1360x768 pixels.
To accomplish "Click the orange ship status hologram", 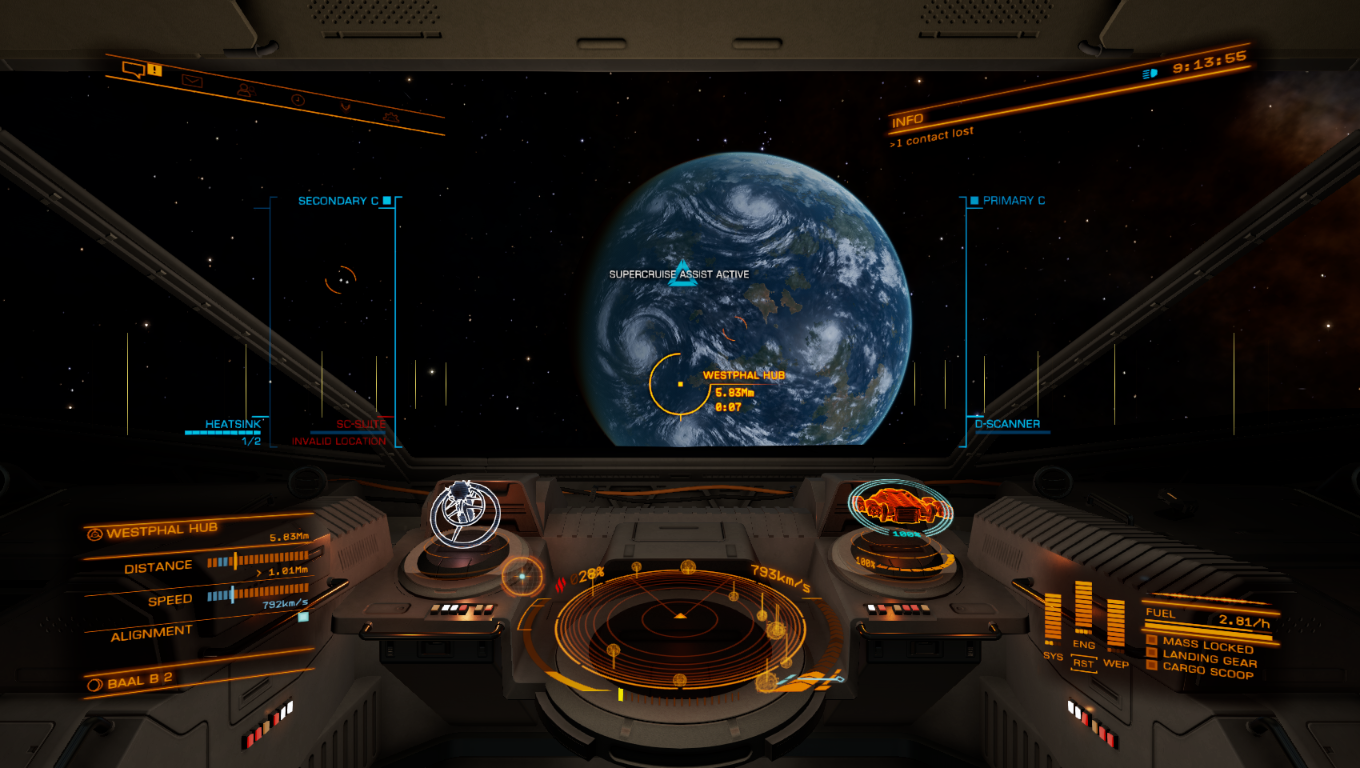I will [x=898, y=507].
